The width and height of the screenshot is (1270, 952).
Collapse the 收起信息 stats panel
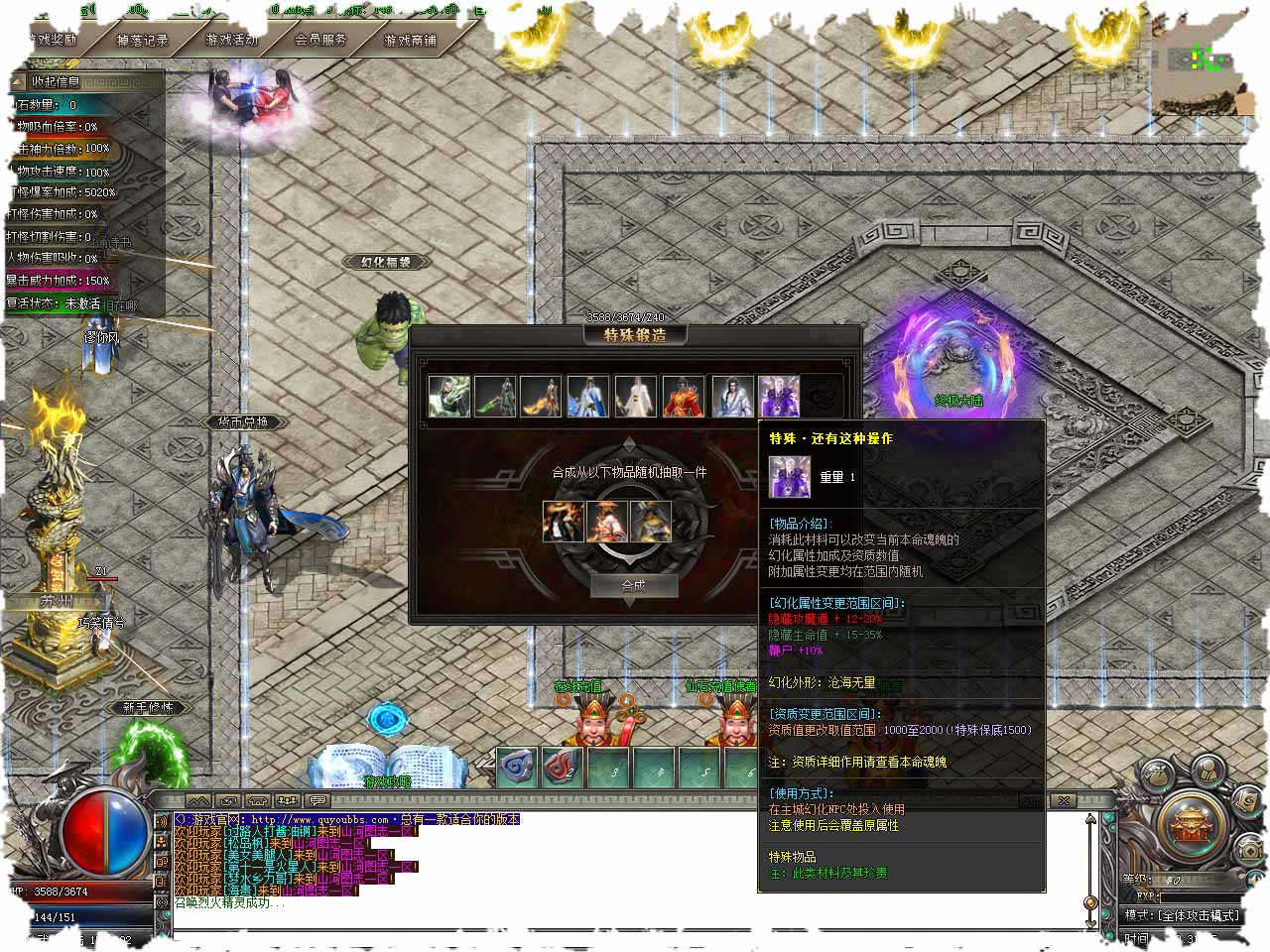click(55, 81)
